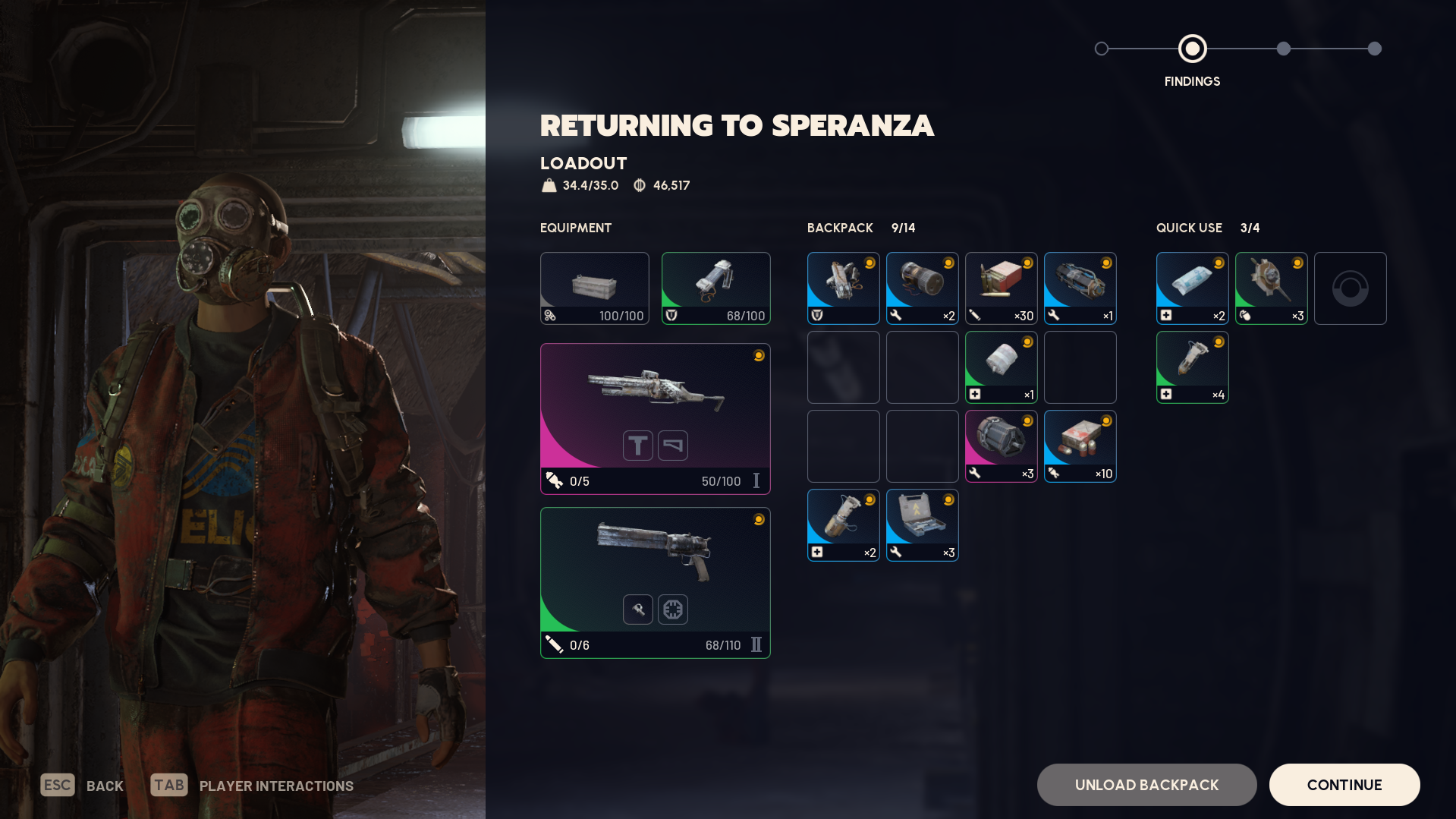
Task: Select the augment crate equipment slot
Action: (x=594, y=288)
